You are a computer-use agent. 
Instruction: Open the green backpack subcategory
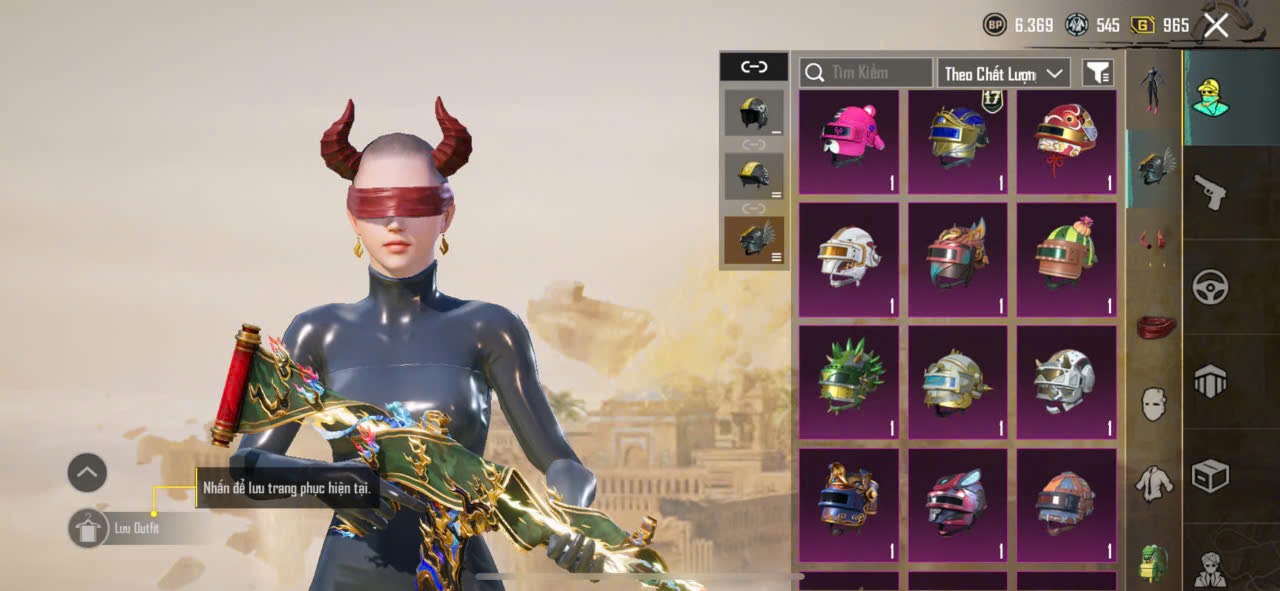(x=1154, y=563)
